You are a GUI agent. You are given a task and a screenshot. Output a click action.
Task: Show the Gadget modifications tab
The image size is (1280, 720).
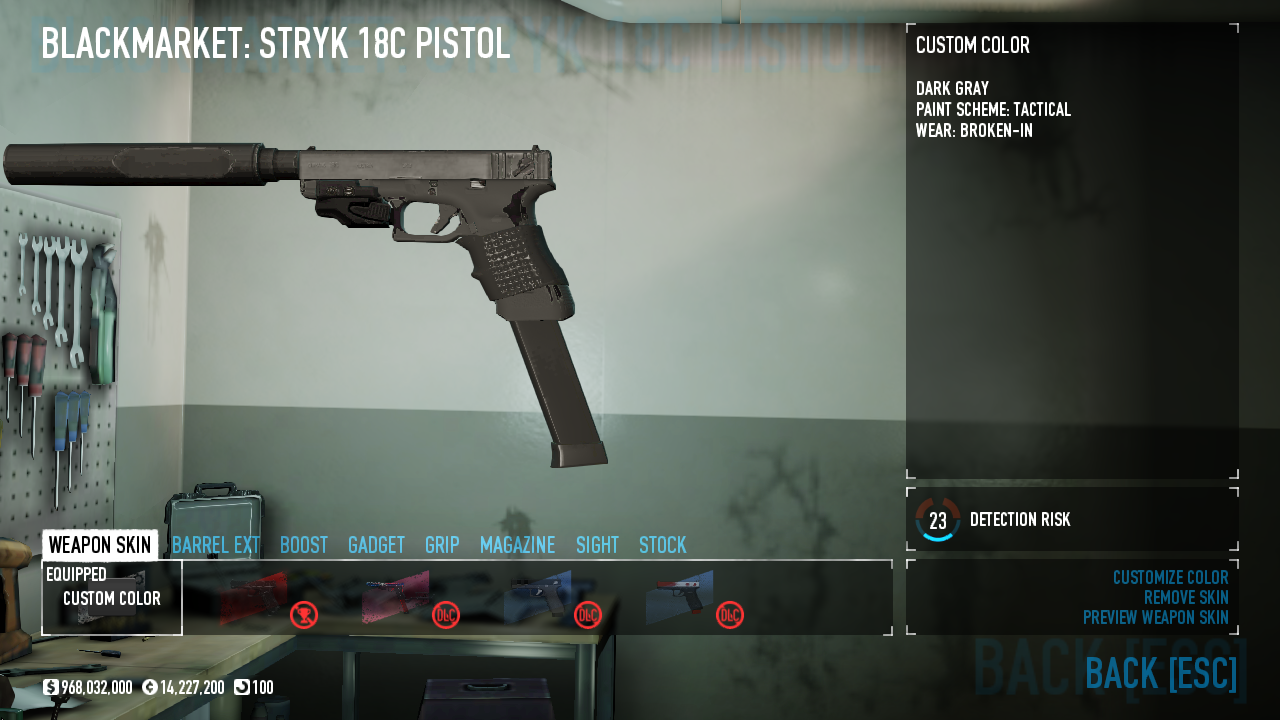(376, 545)
